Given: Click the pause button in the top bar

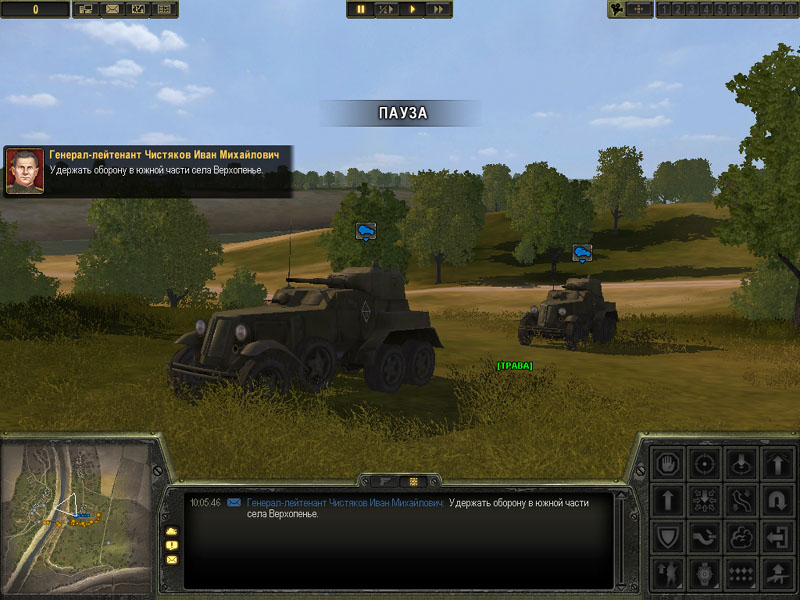Looking at the screenshot, I should pyautogui.click(x=361, y=9).
